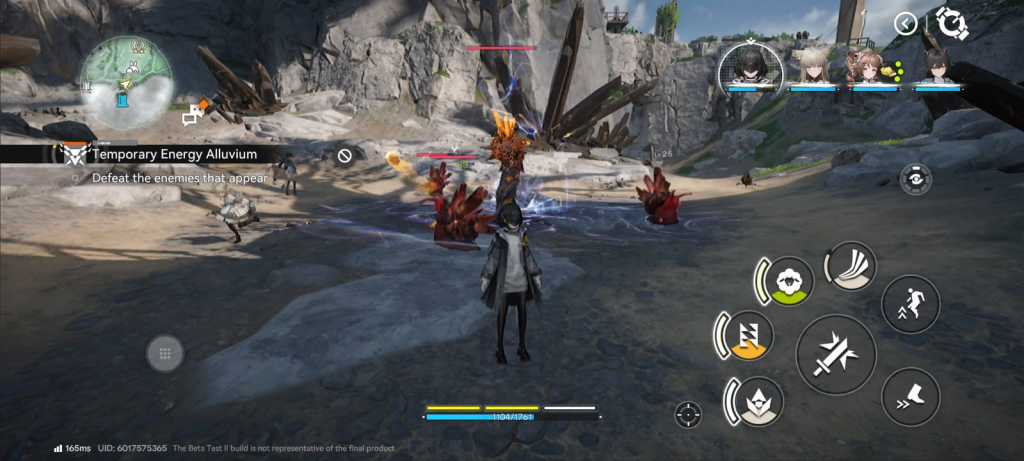Switch to the blonde fox-eared party member

pyautogui.click(x=812, y=67)
